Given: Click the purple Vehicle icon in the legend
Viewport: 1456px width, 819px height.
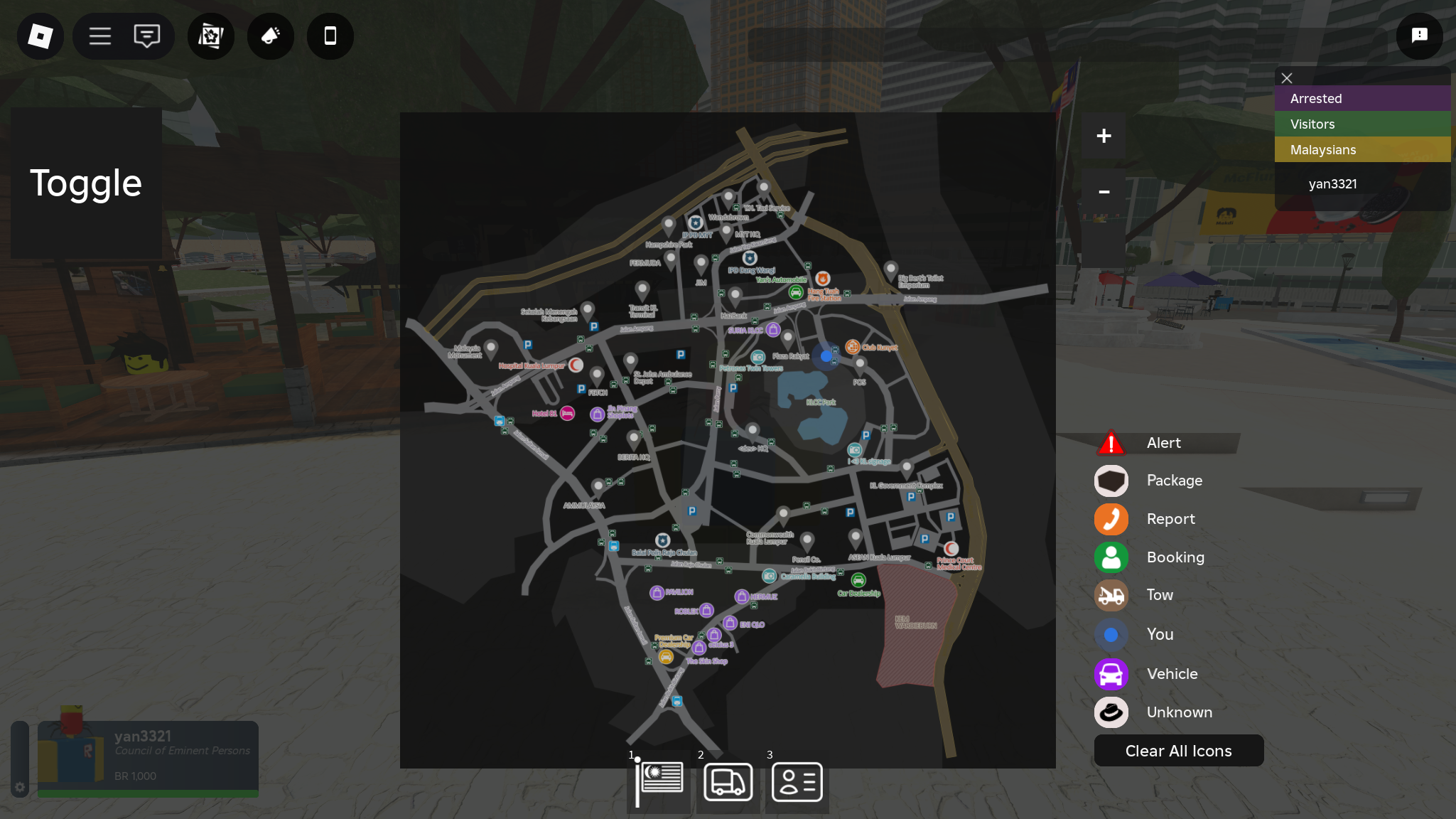Looking at the screenshot, I should [x=1111, y=674].
